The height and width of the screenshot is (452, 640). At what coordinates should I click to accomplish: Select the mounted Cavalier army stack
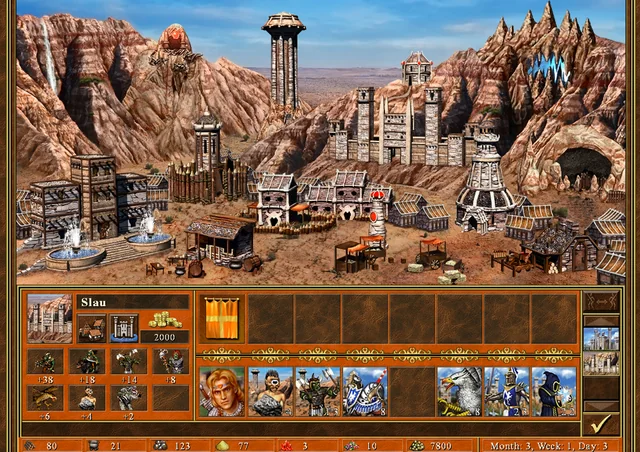(x=366, y=391)
